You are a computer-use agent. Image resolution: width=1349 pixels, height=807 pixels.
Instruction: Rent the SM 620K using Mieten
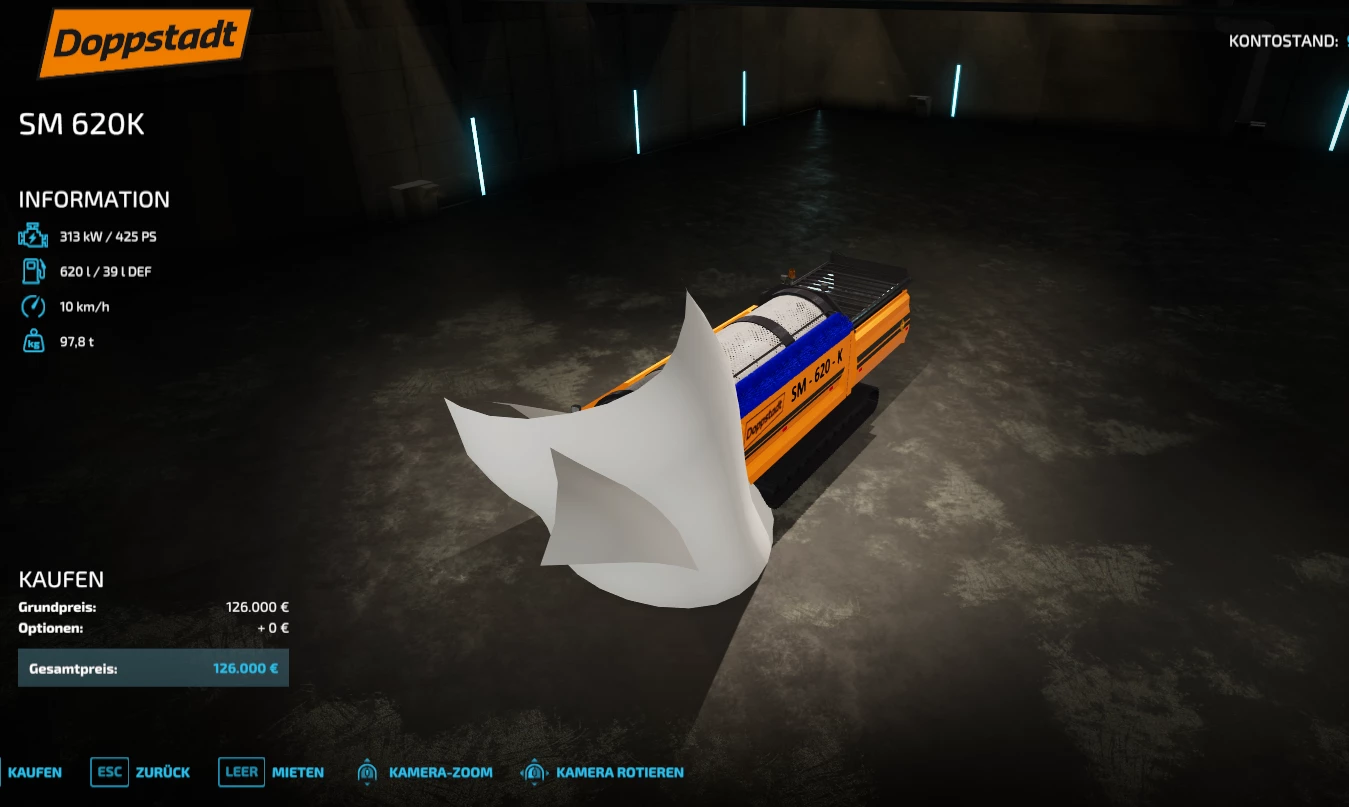point(299,772)
